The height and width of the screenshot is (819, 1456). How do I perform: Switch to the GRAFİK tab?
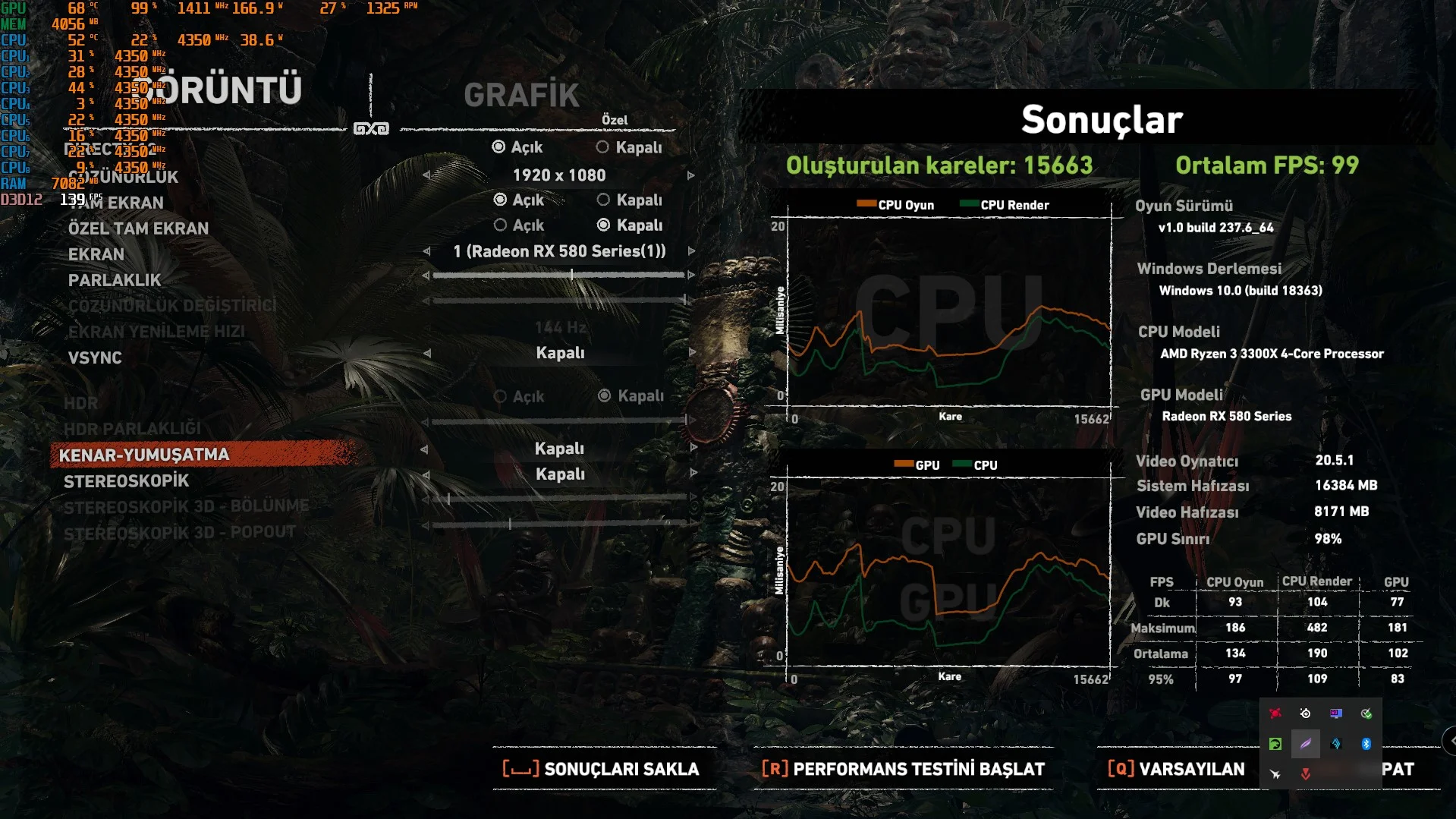pyautogui.click(x=521, y=95)
